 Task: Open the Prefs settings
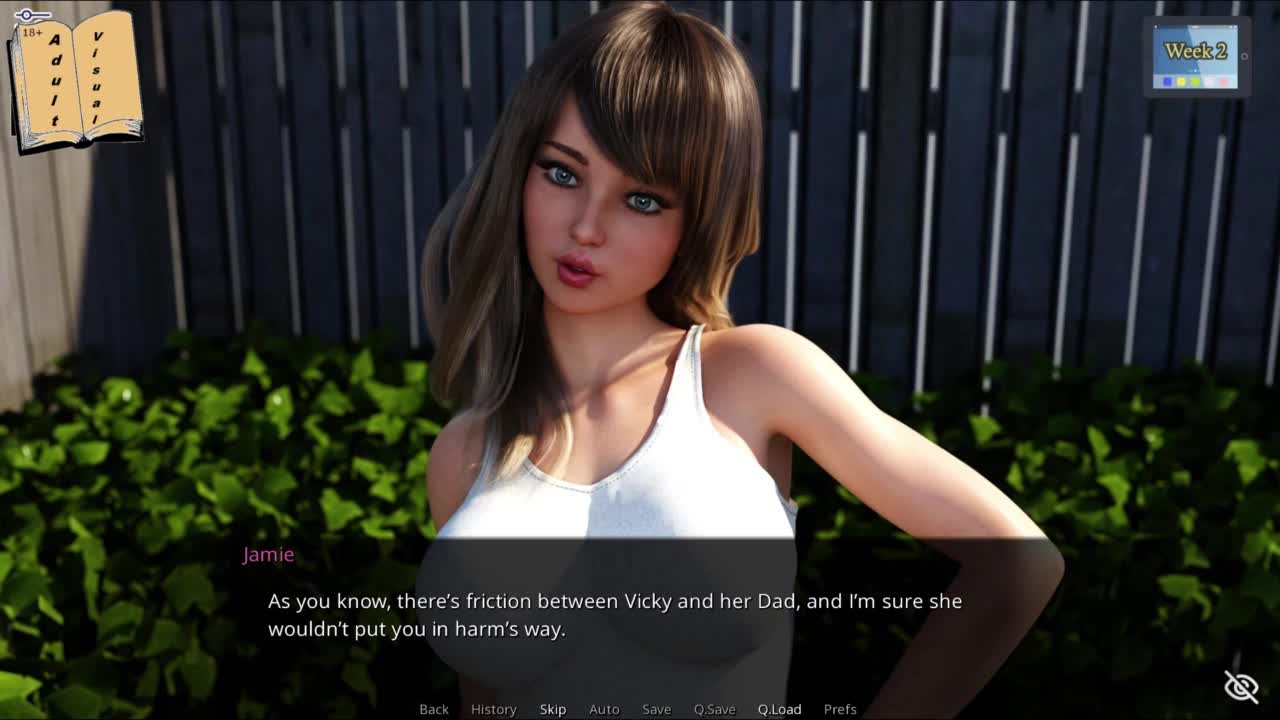(840, 709)
